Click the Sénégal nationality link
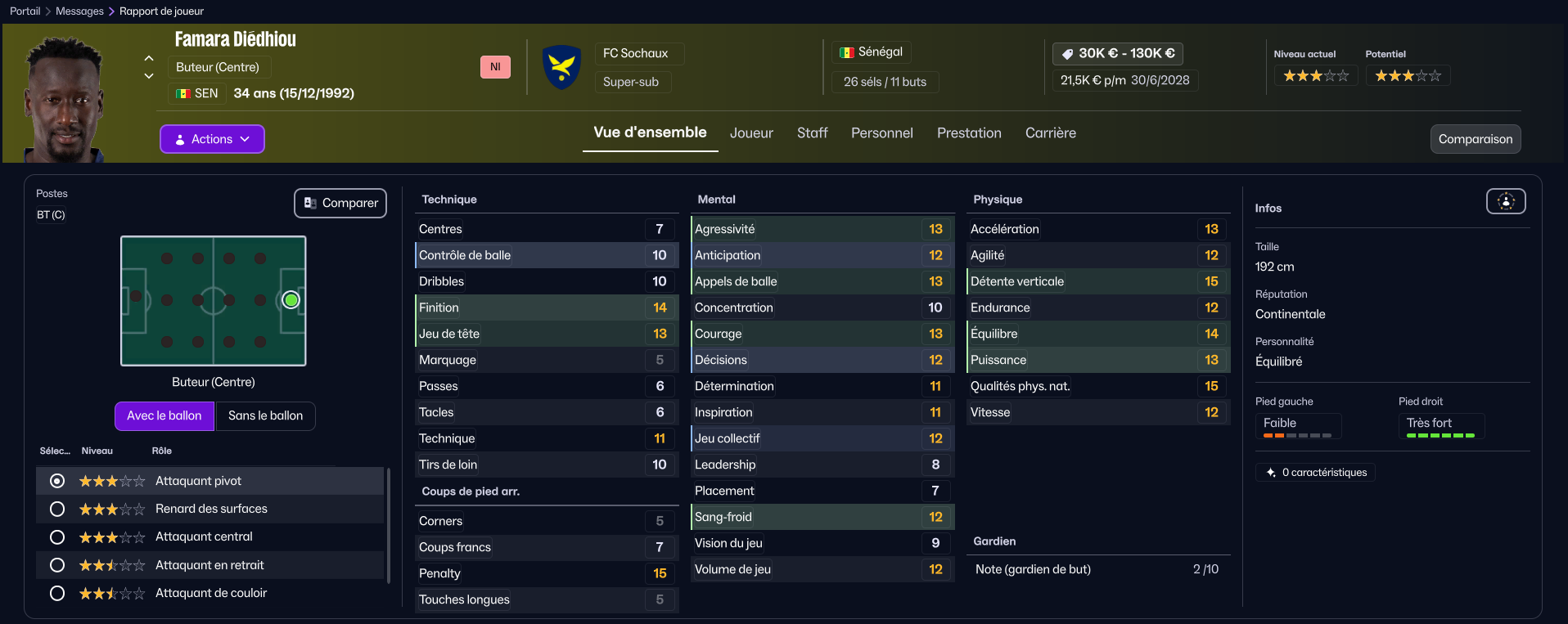This screenshot has width=1568, height=624. point(880,52)
